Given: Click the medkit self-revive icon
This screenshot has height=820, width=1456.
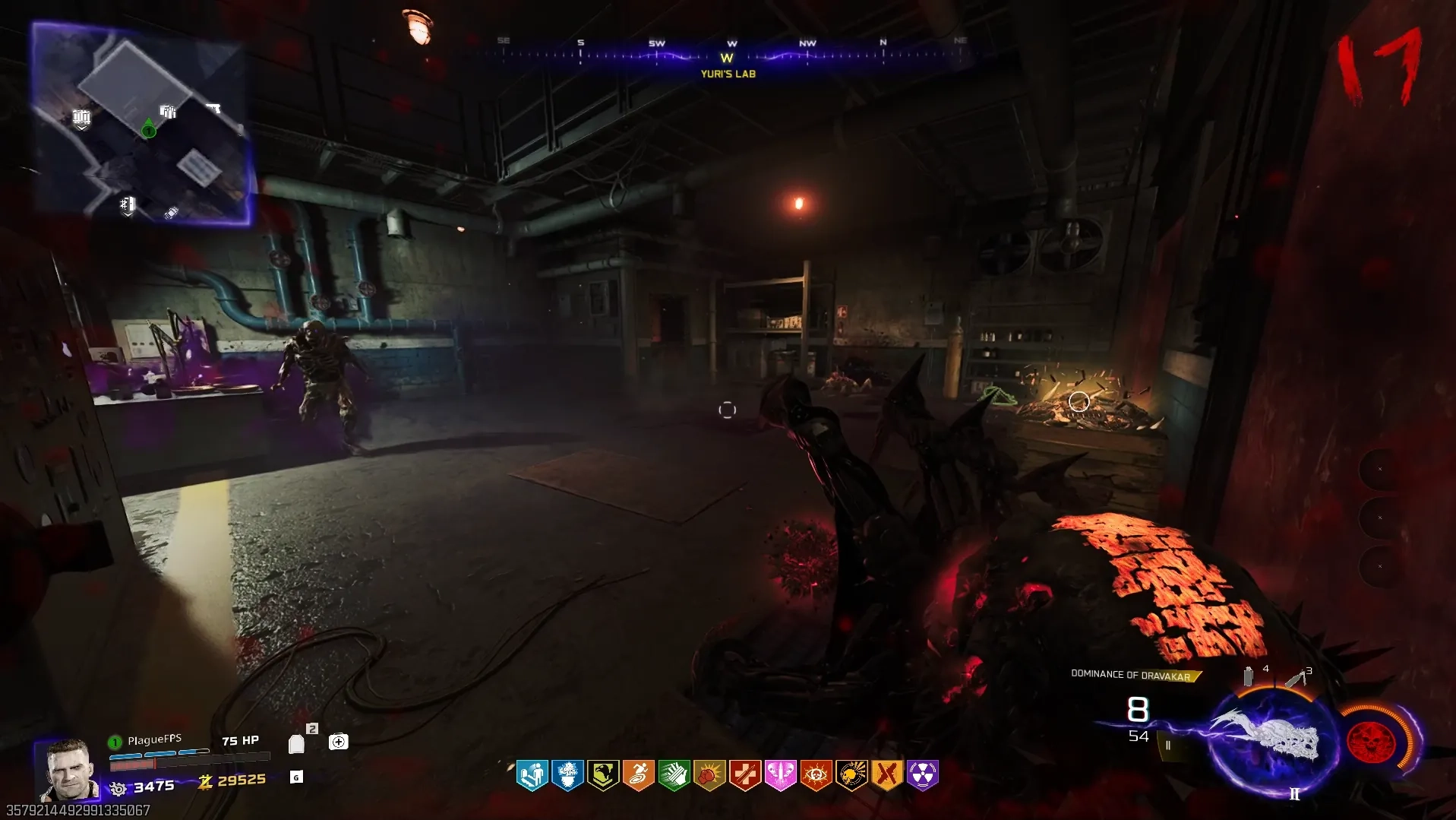Looking at the screenshot, I should (338, 742).
